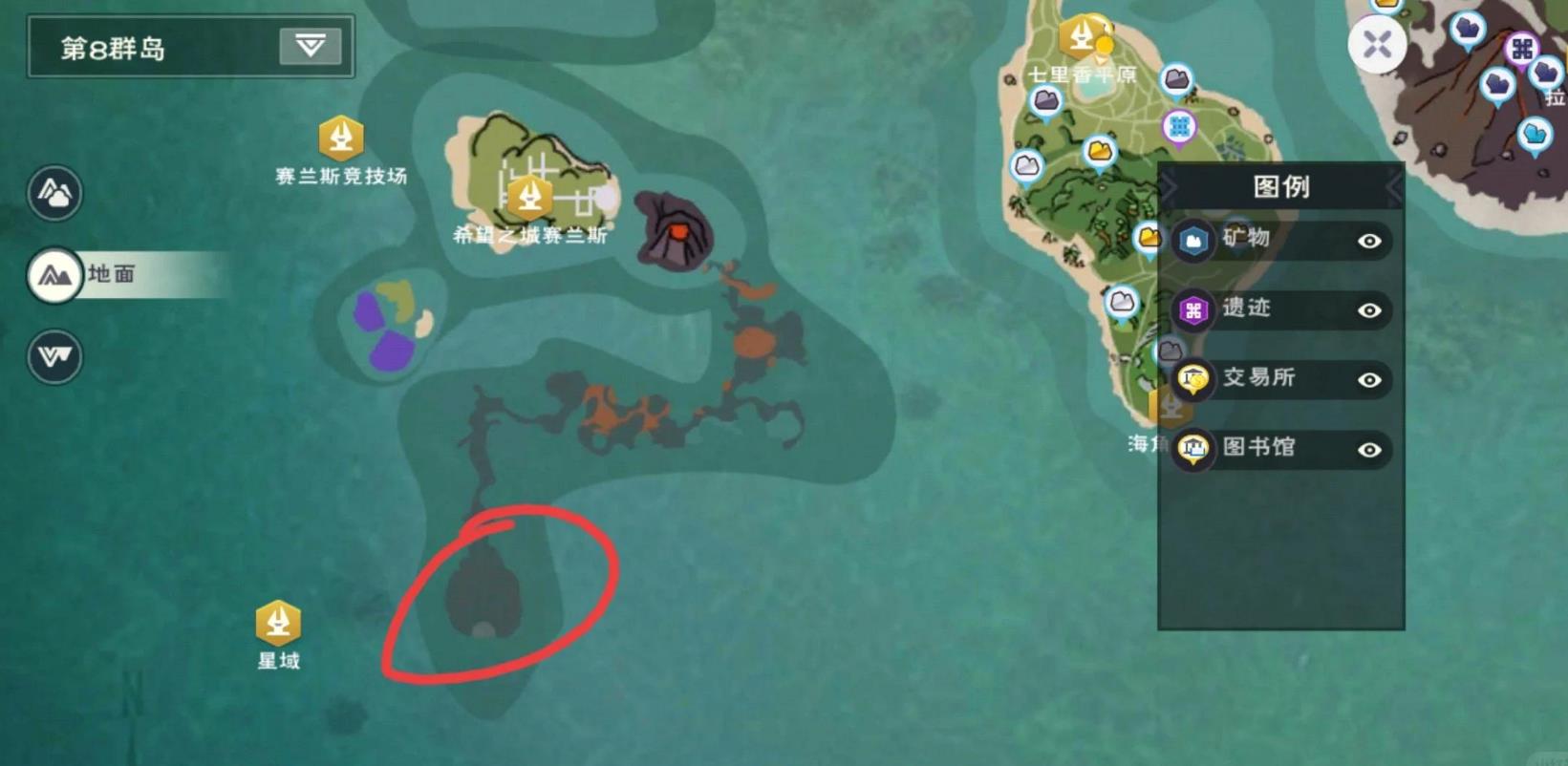Select the 七里香平原 teleport marker
Image resolution: width=1568 pixels, height=766 pixels.
tap(1082, 36)
